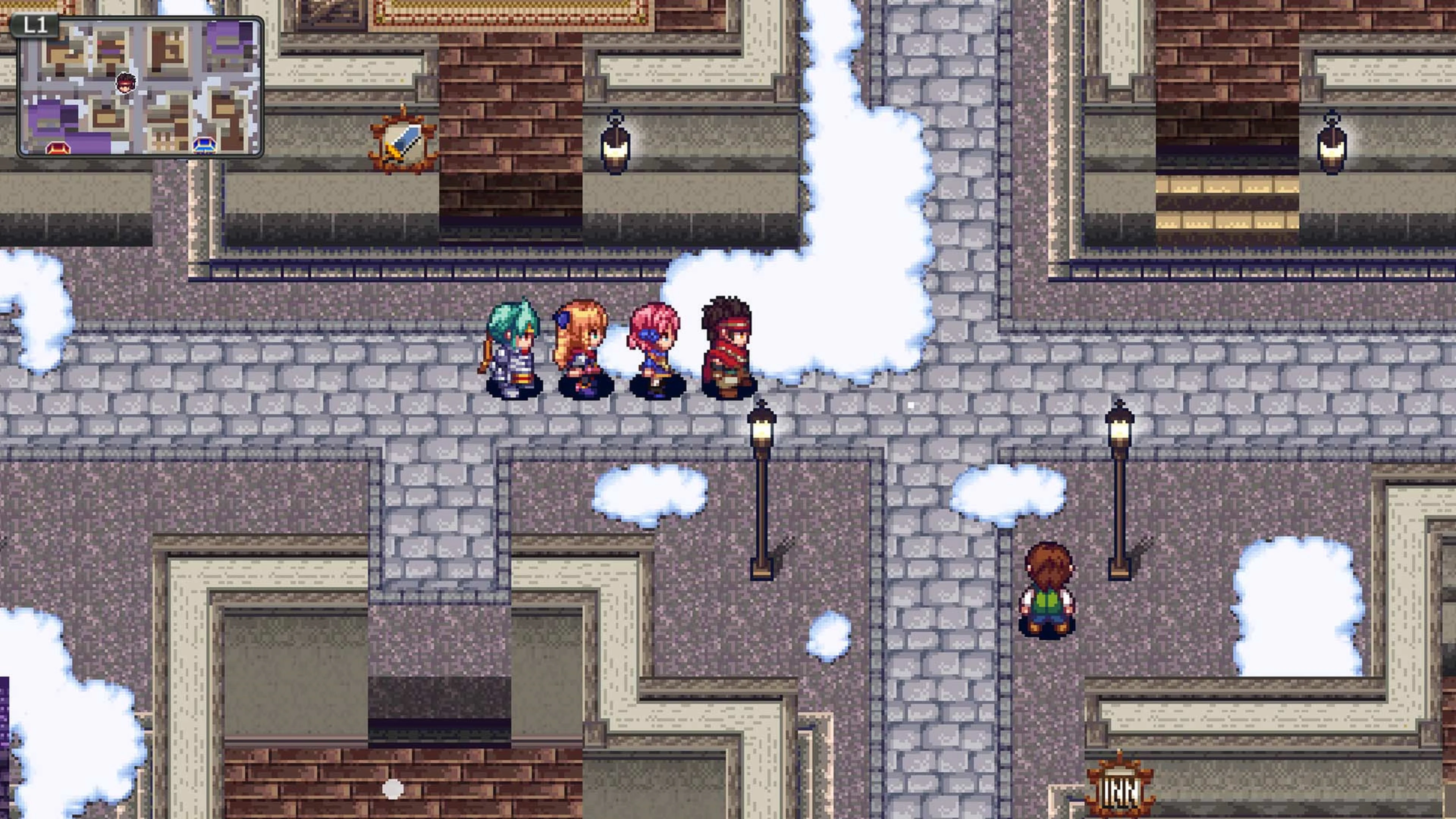Select the red chest marker on minimap
The width and height of the screenshot is (1456, 819).
click(58, 148)
